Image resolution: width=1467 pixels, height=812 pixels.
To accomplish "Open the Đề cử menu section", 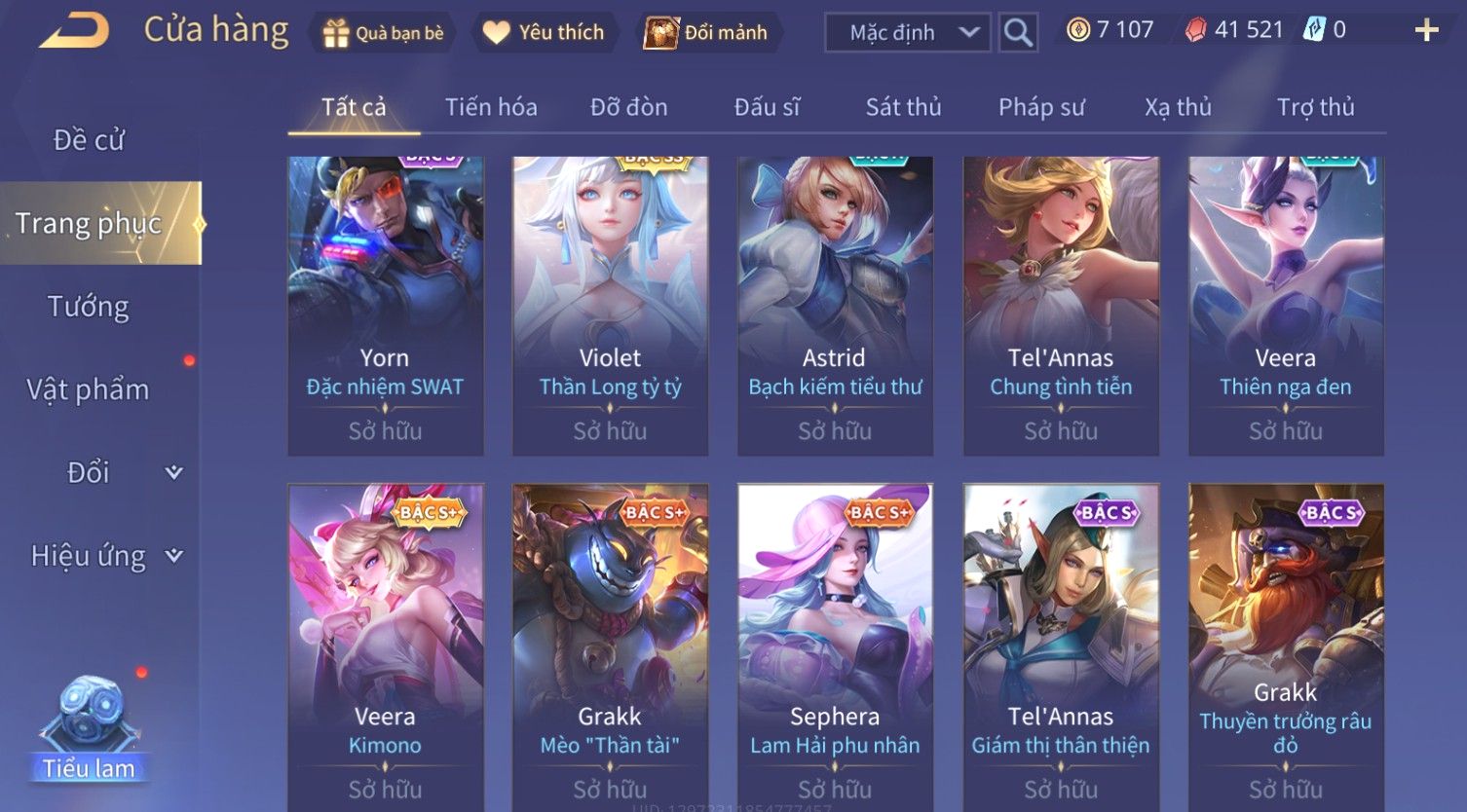I will pos(89,140).
